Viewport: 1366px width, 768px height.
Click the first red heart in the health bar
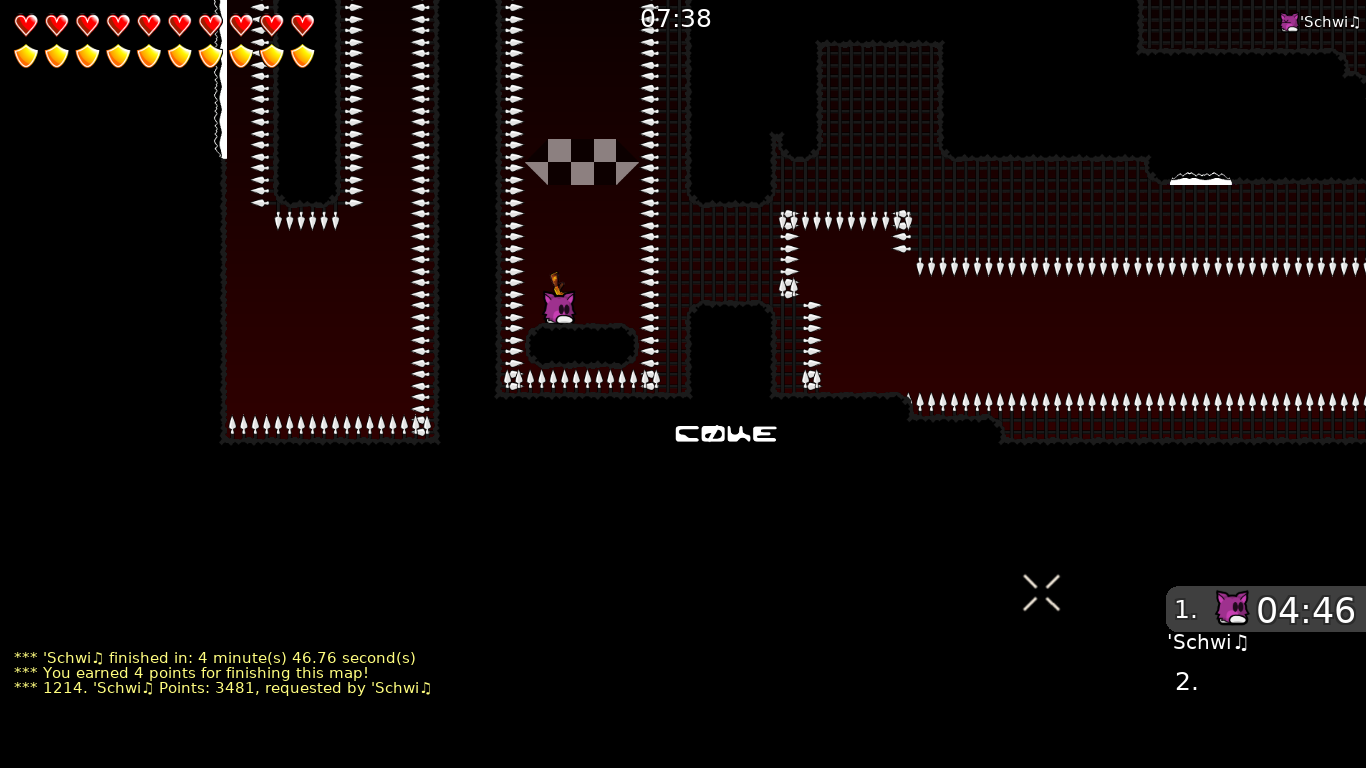pos(26,24)
